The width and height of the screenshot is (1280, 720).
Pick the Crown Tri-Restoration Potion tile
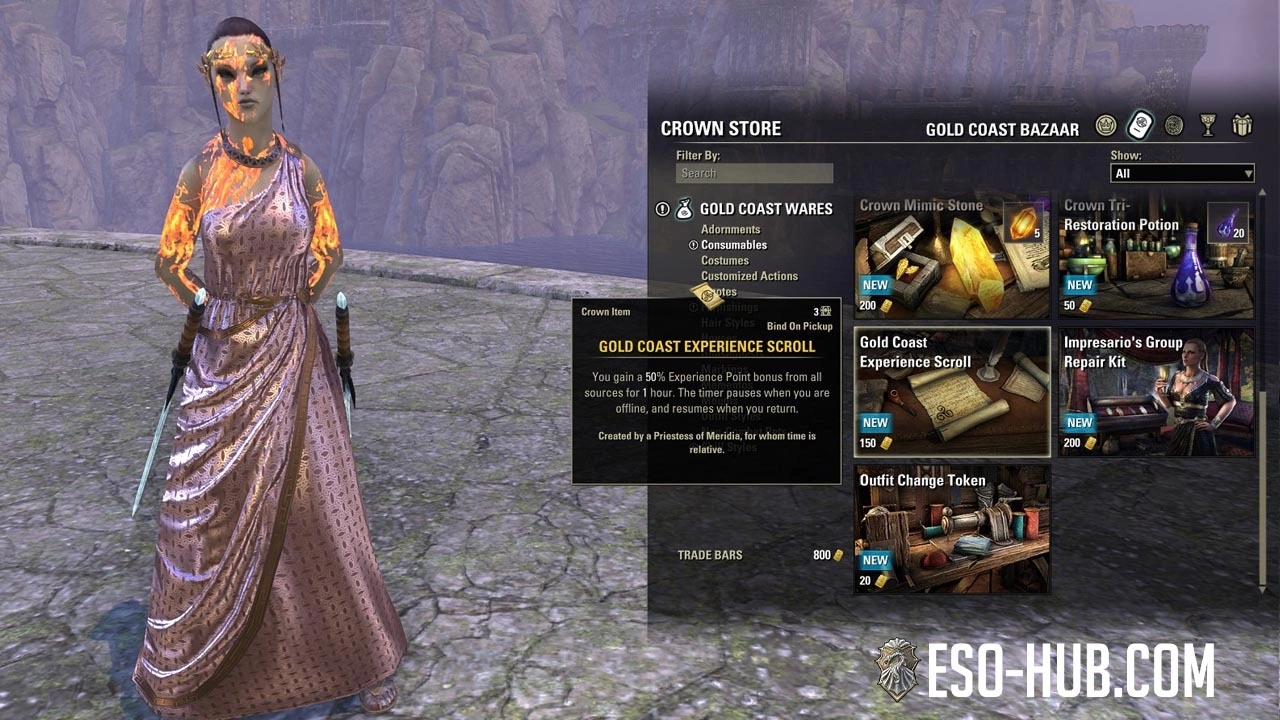(1156, 256)
